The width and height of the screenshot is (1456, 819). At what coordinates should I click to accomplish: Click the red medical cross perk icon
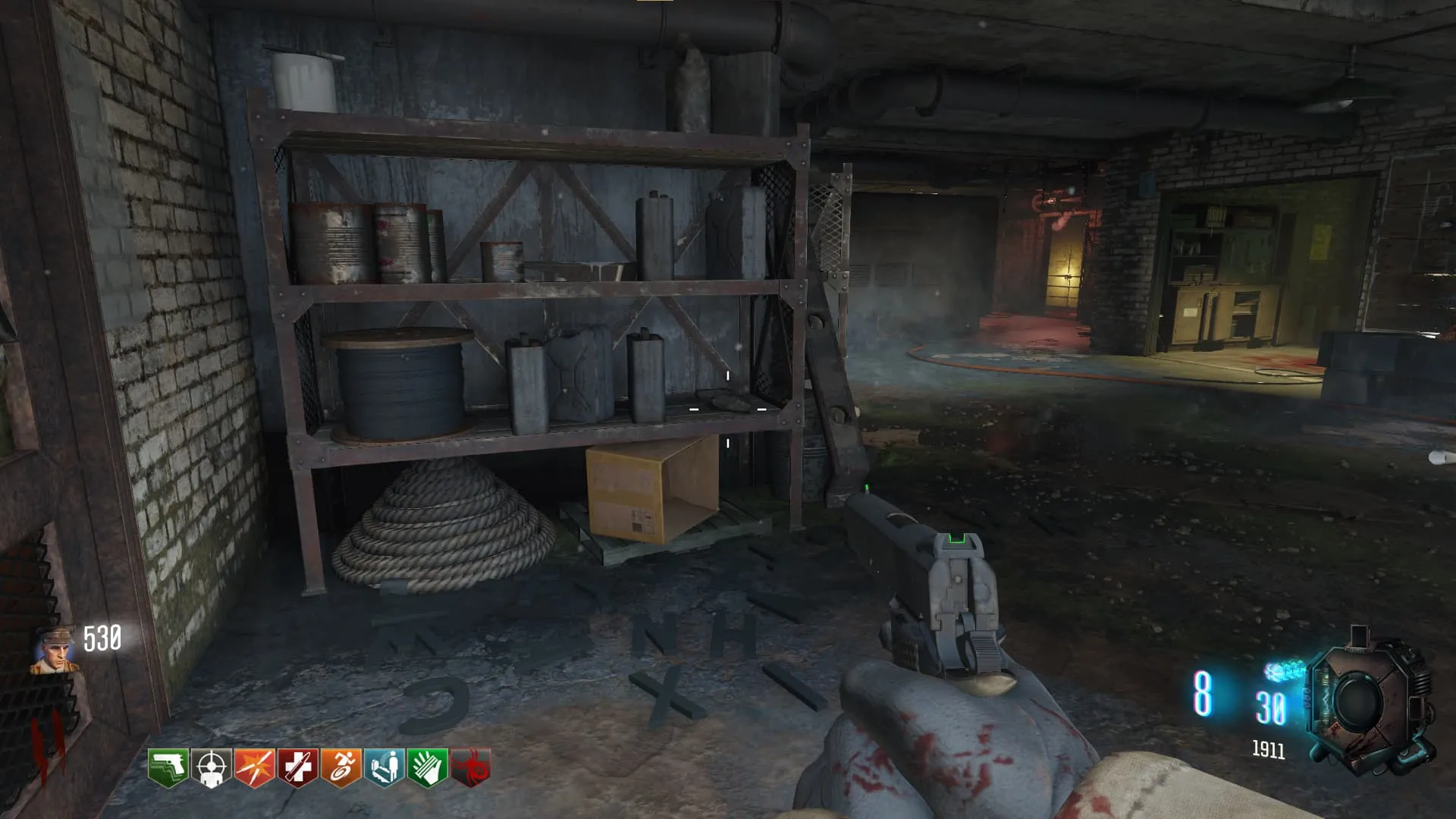[x=297, y=767]
